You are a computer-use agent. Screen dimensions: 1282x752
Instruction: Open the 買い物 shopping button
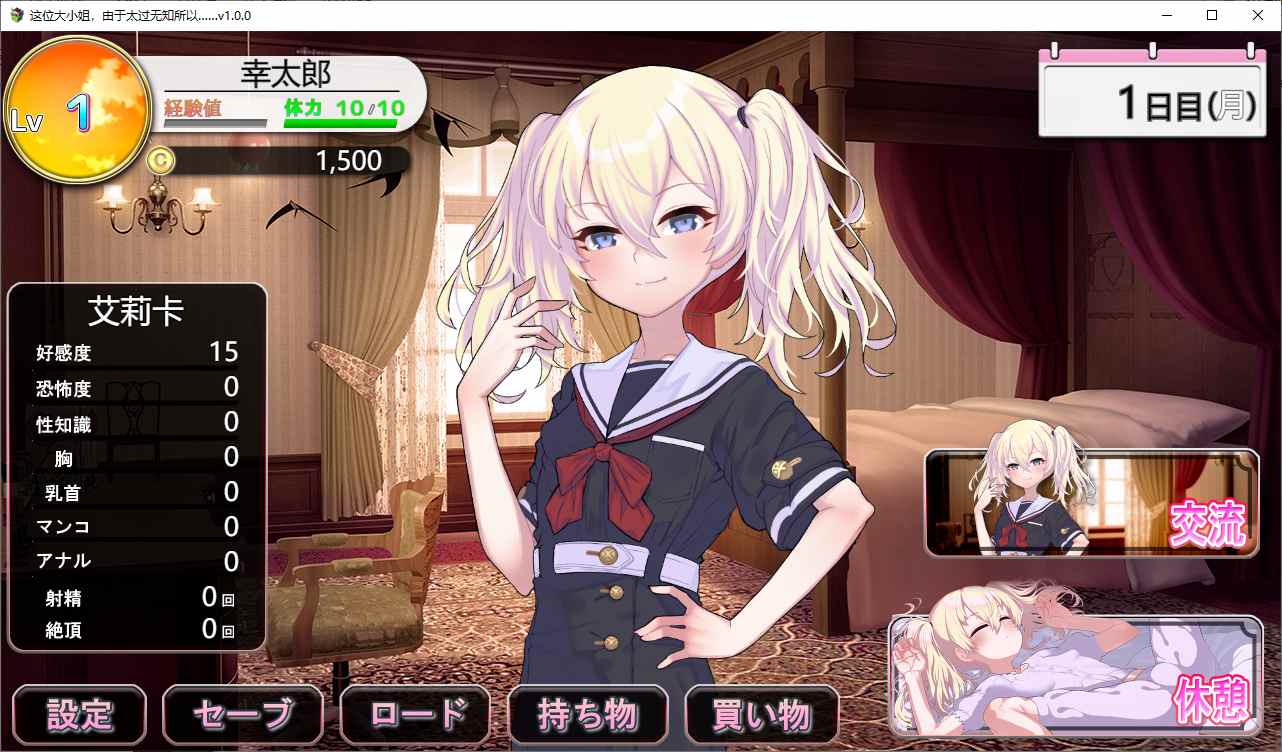[x=761, y=714]
